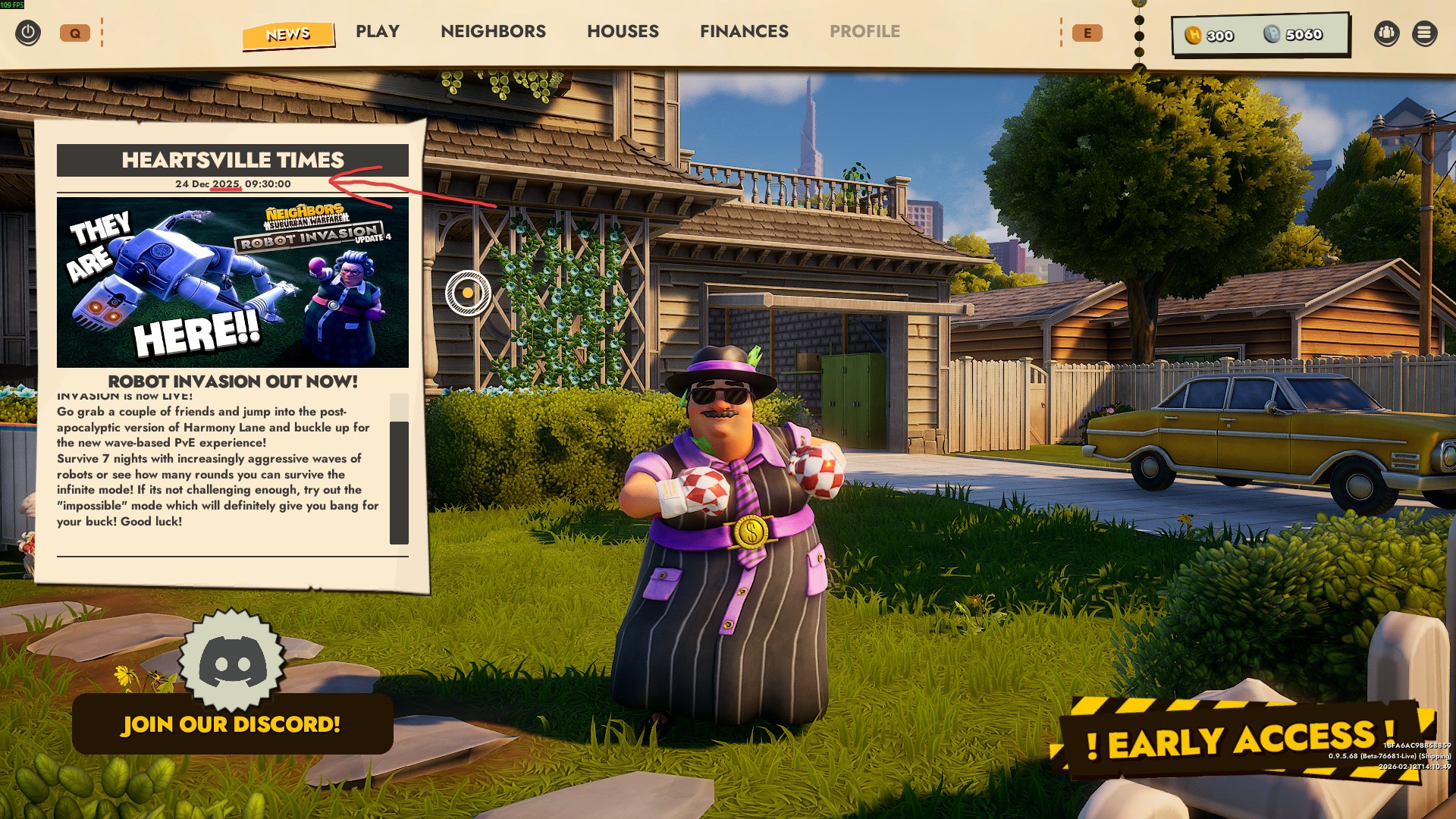Click the silver coin currency display
Screen dimensions: 1456x819
[x=1293, y=35]
